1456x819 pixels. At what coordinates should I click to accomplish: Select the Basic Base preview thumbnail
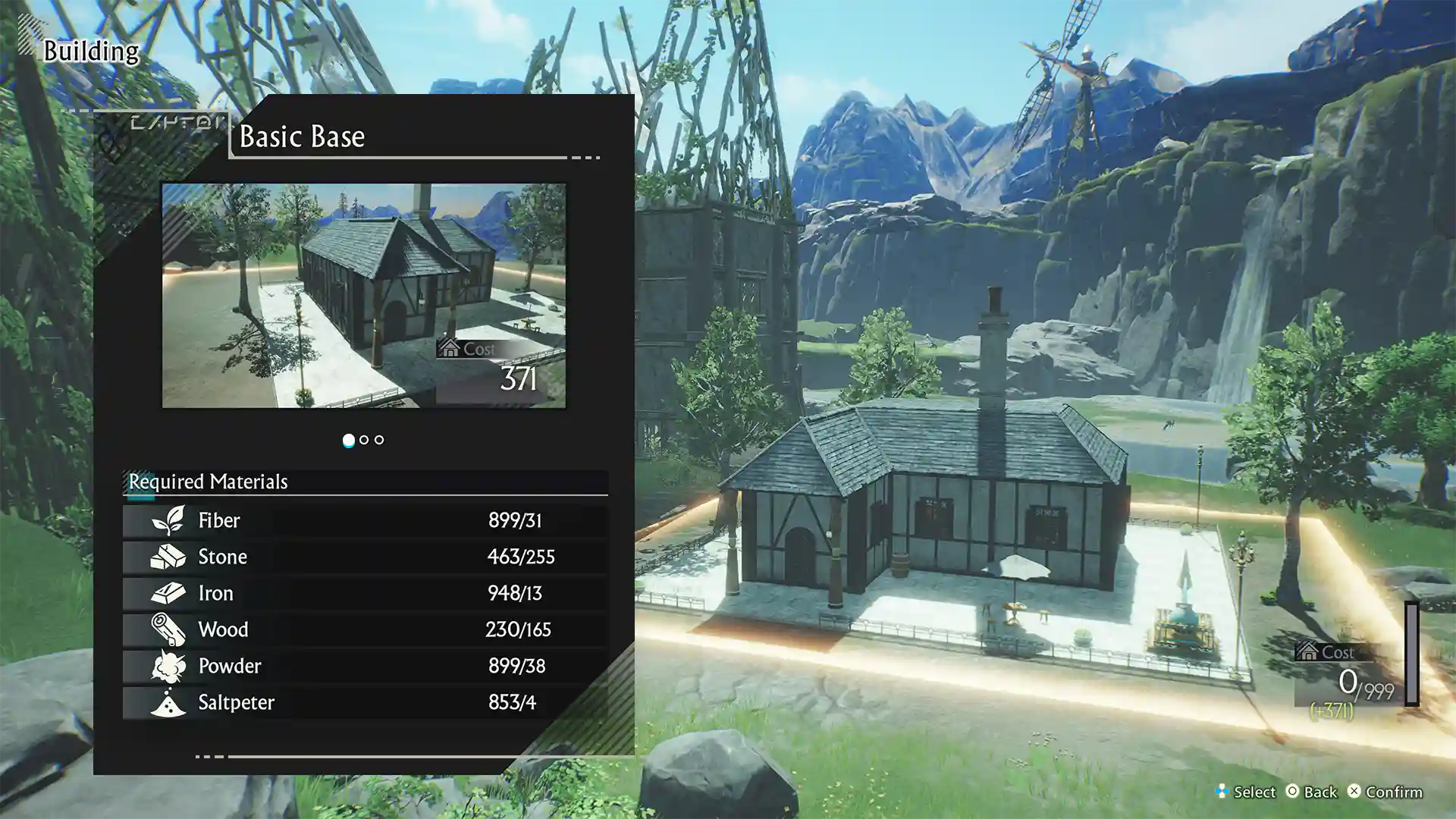[363, 295]
